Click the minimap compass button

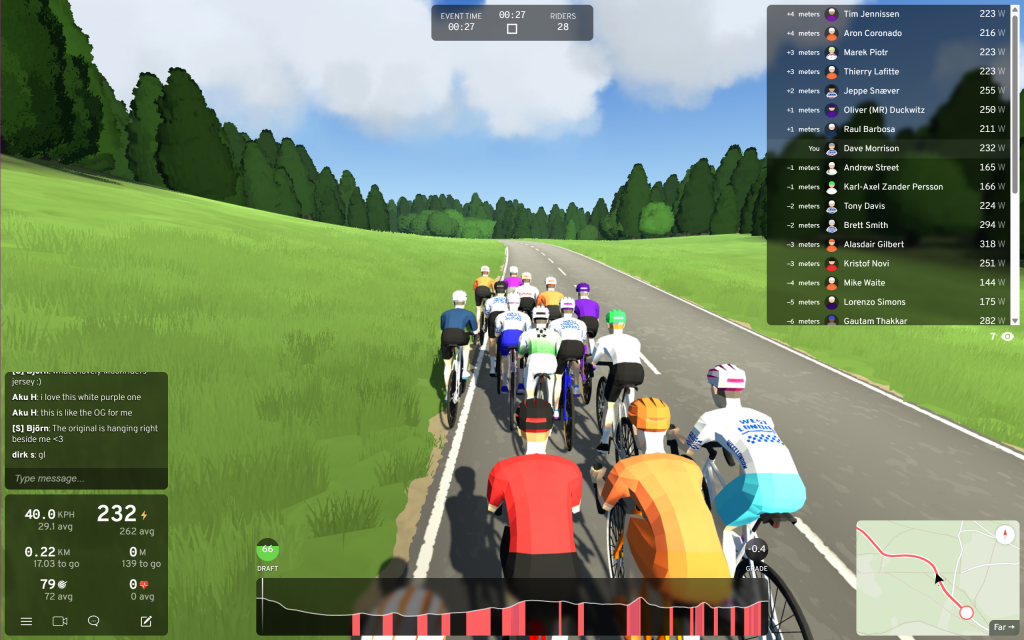[1005, 535]
